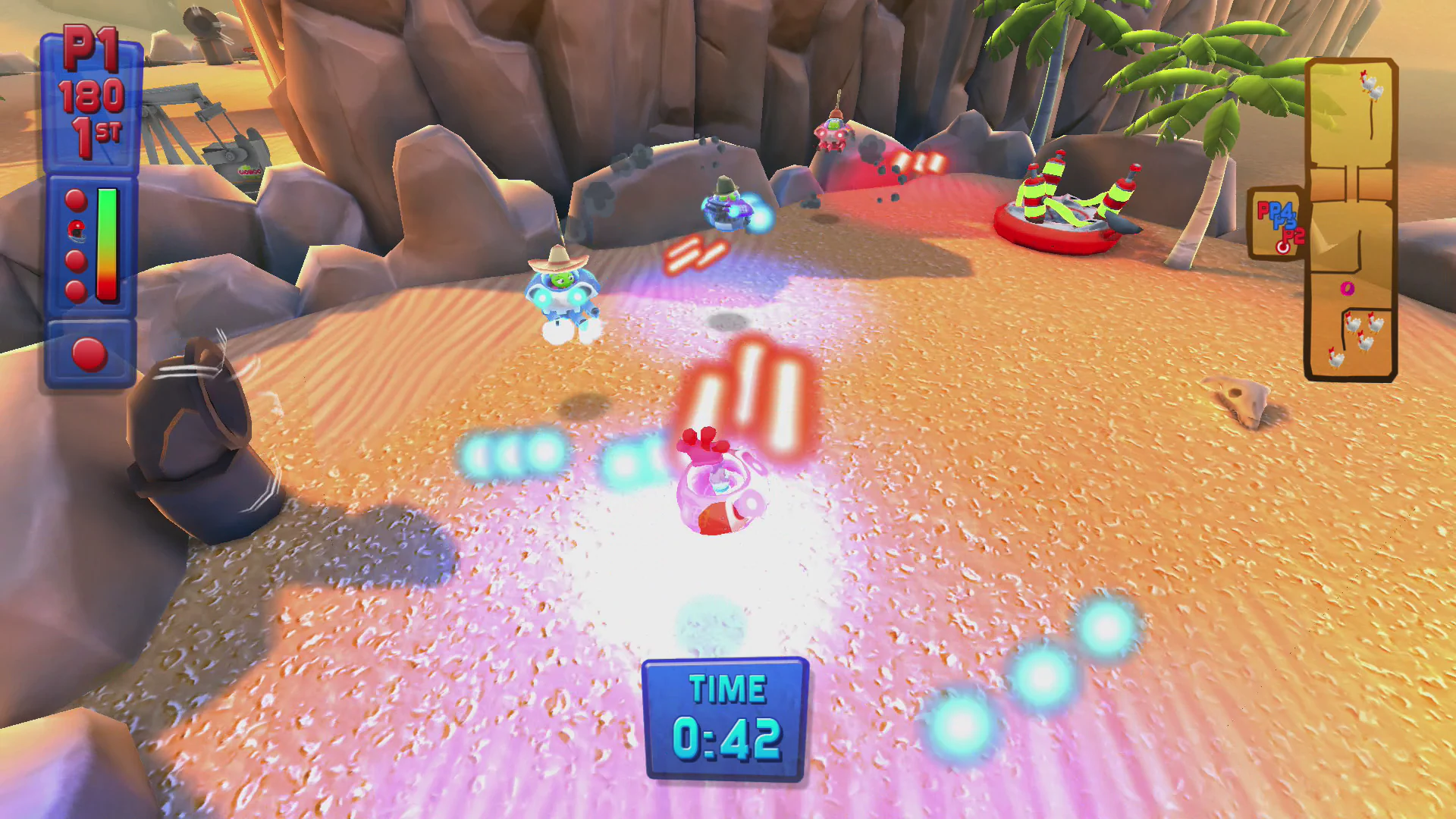The height and width of the screenshot is (819, 1456).
Task: Select the P3 marker on the minimap
Action: tap(1284, 223)
